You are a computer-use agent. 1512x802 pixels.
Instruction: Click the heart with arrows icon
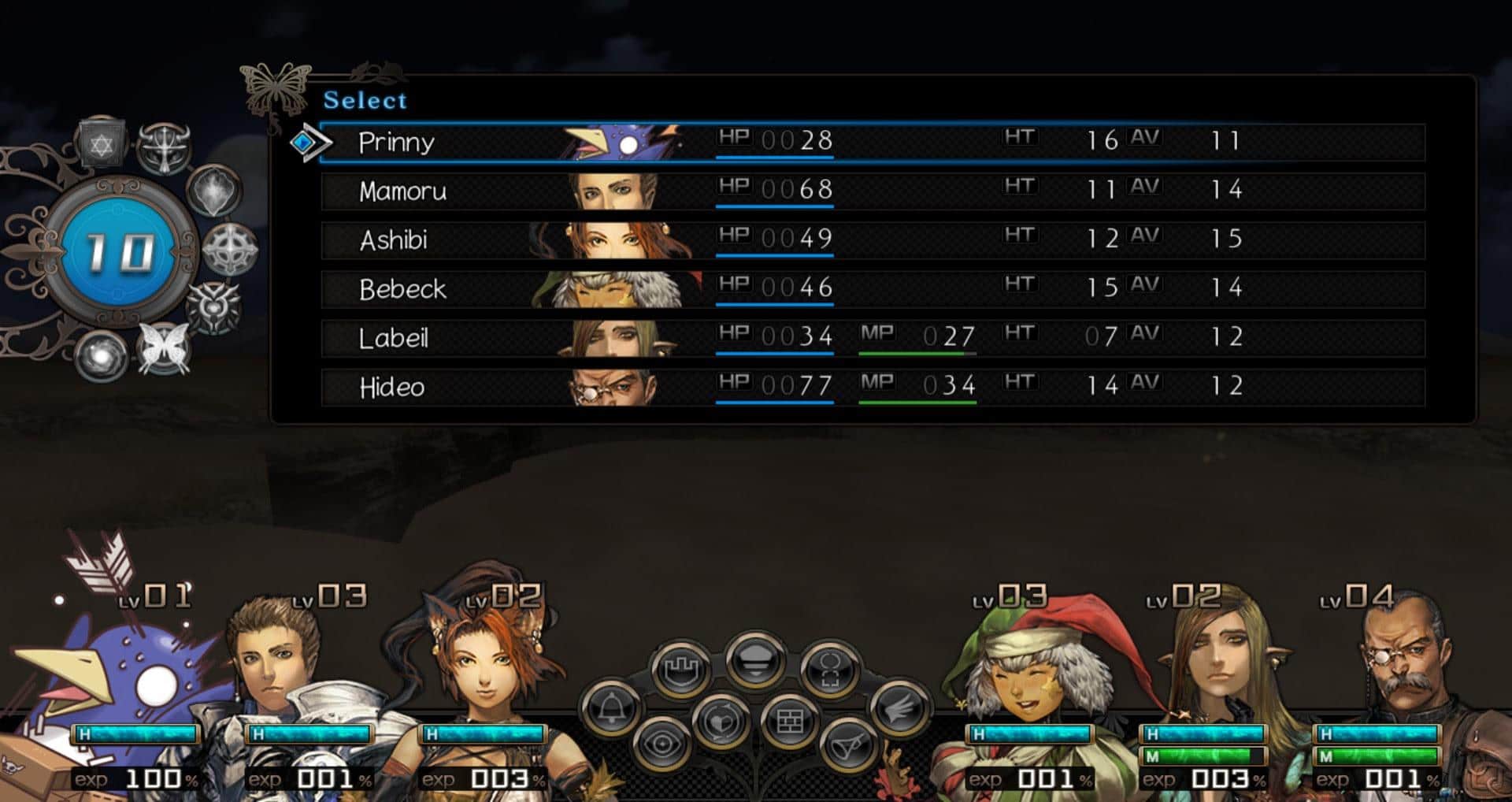[x=720, y=720]
